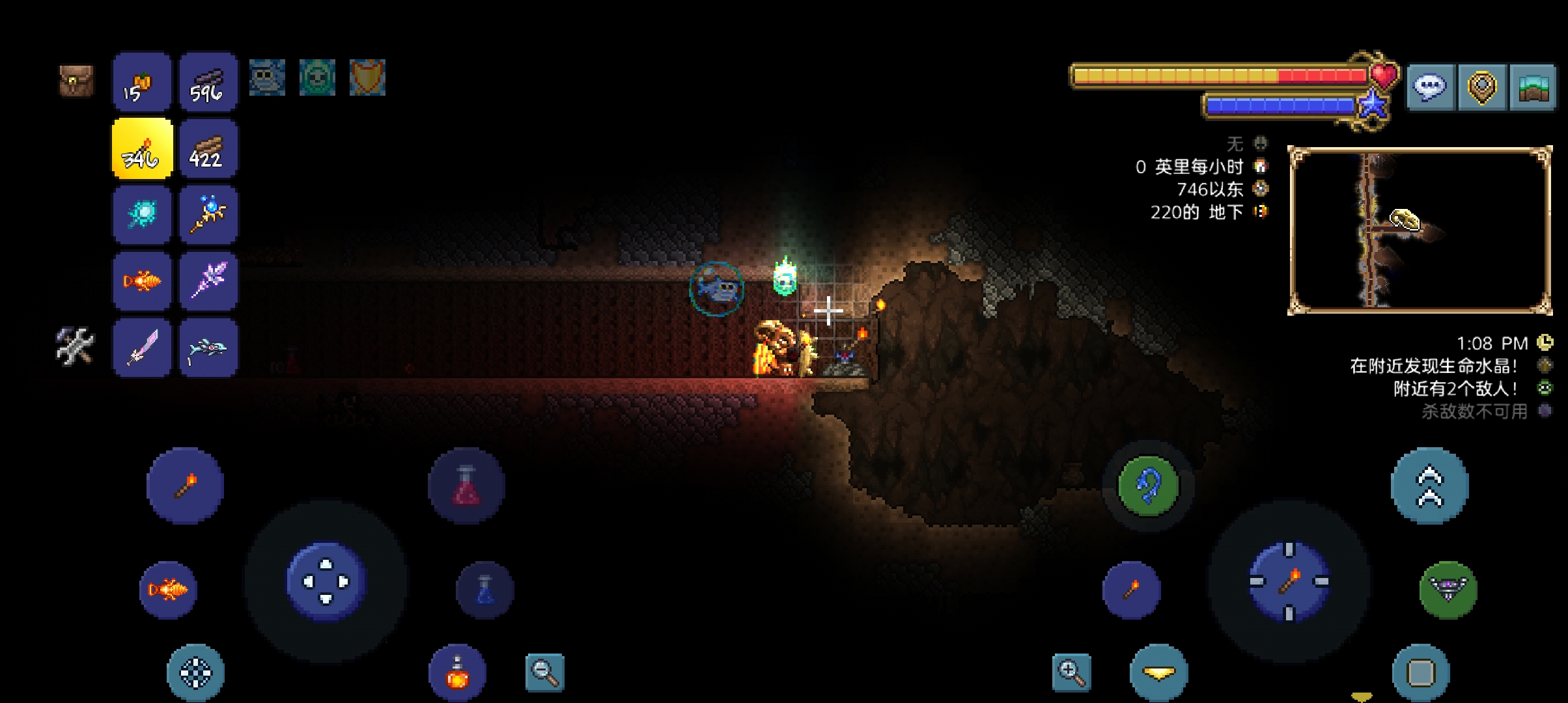Toggle the world map landscape button
The height and width of the screenshot is (703, 1568).
[1532, 87]
